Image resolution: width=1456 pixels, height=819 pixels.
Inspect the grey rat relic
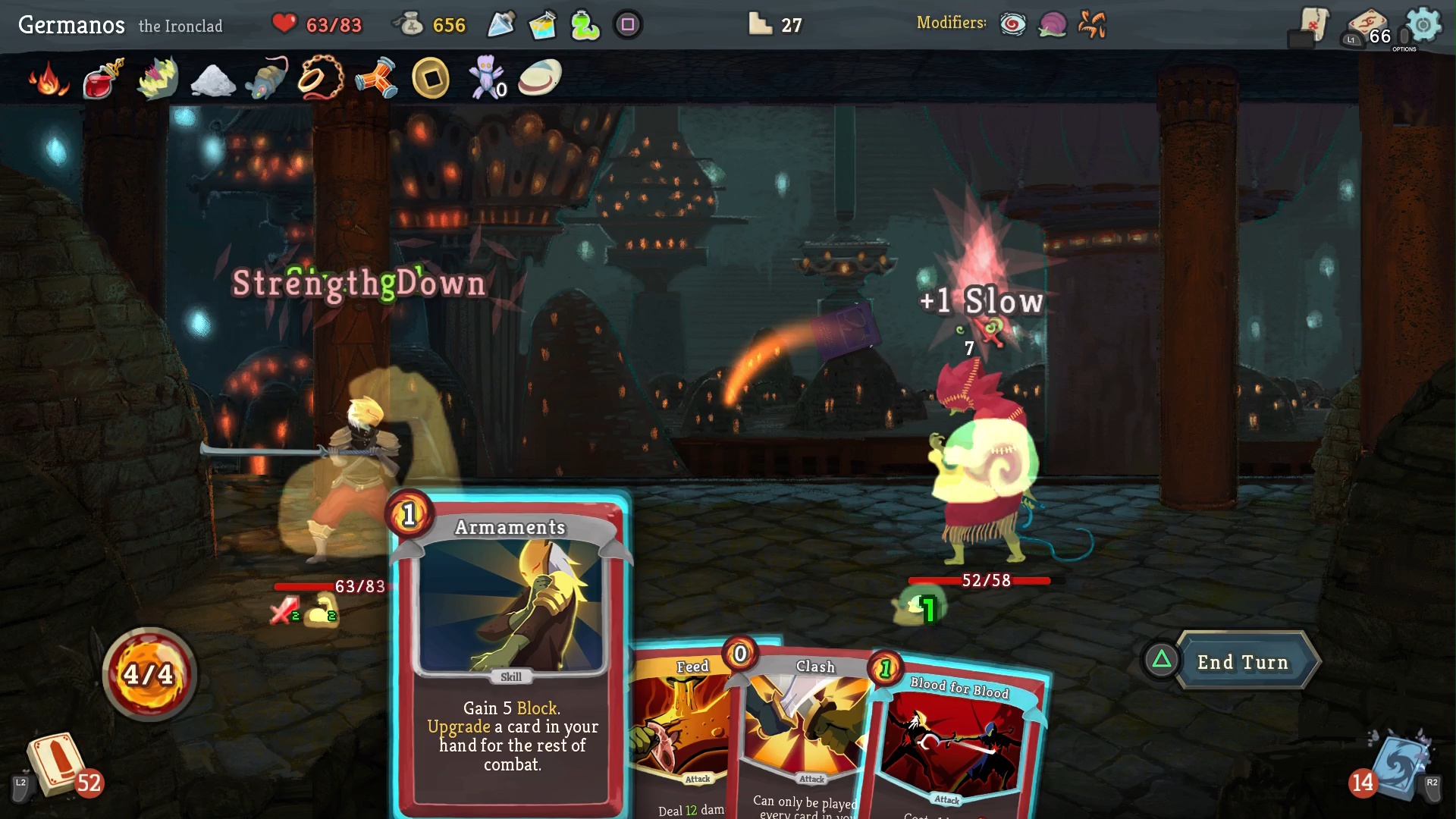pos(267,78)
